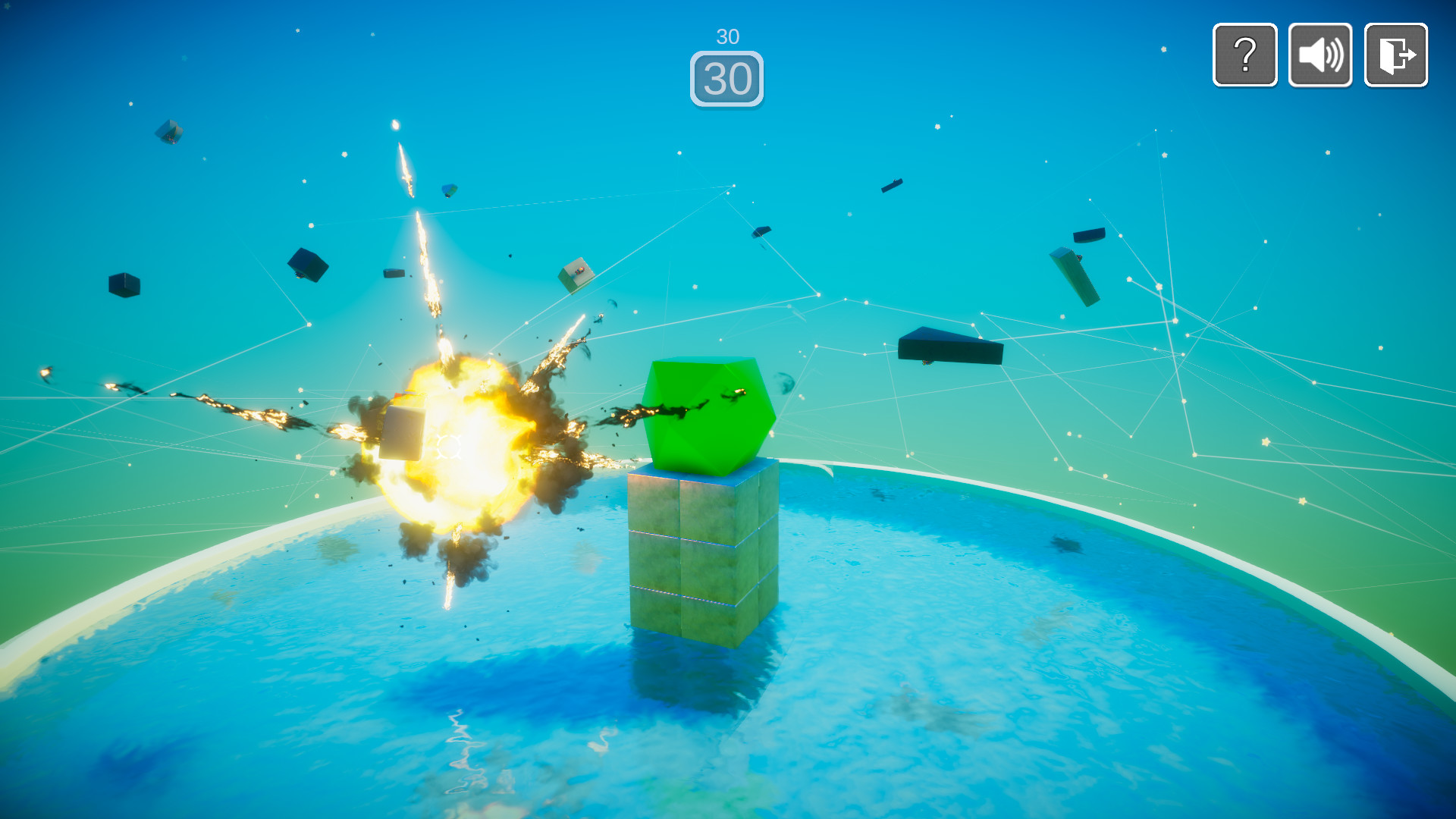Screen dimensions: 1456x819
Task: Toggle sound with the speaker icon
Action: 1320,55
